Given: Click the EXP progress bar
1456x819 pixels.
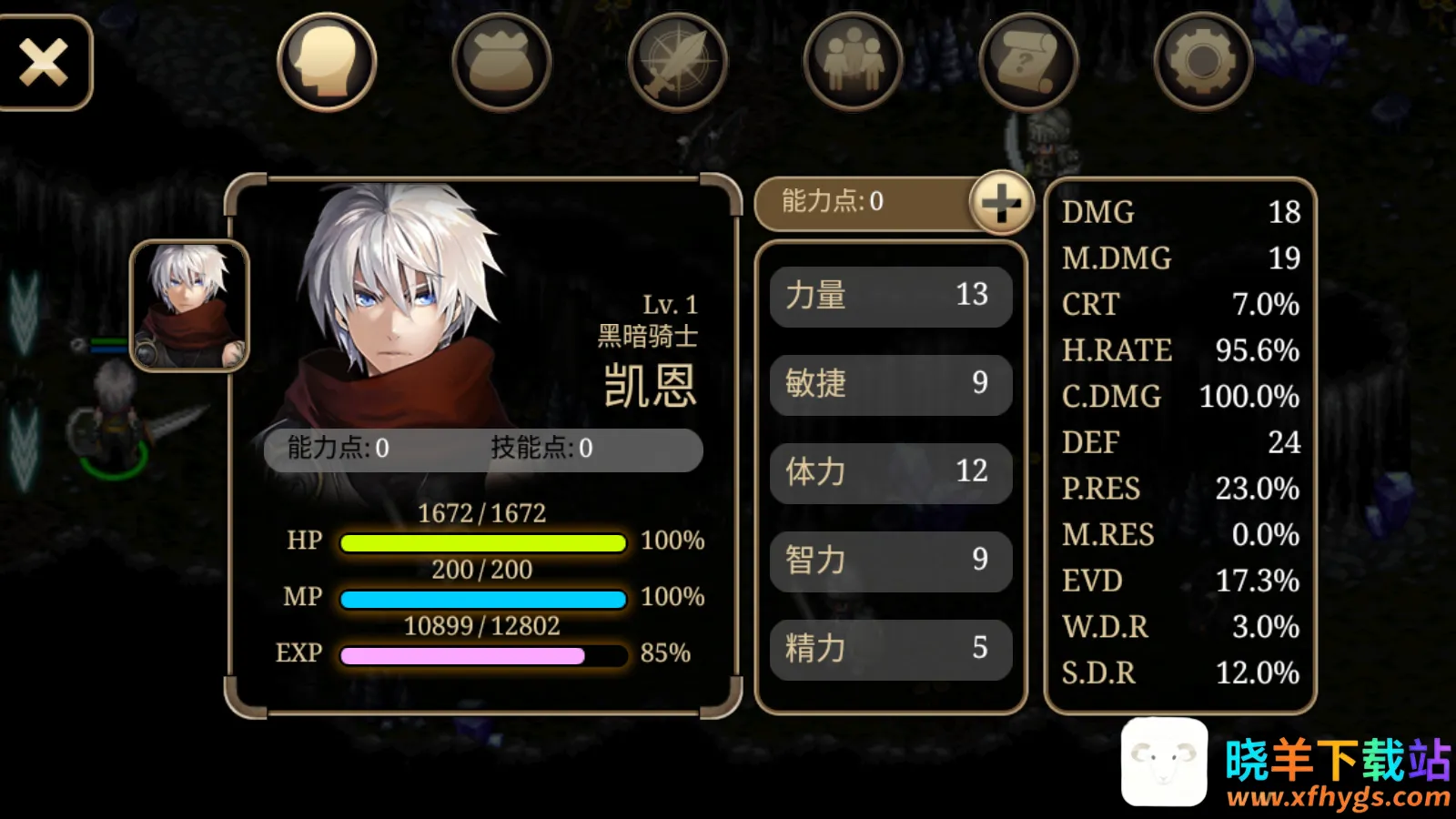Looking at the screenshot, I should (x=480, y=653).
